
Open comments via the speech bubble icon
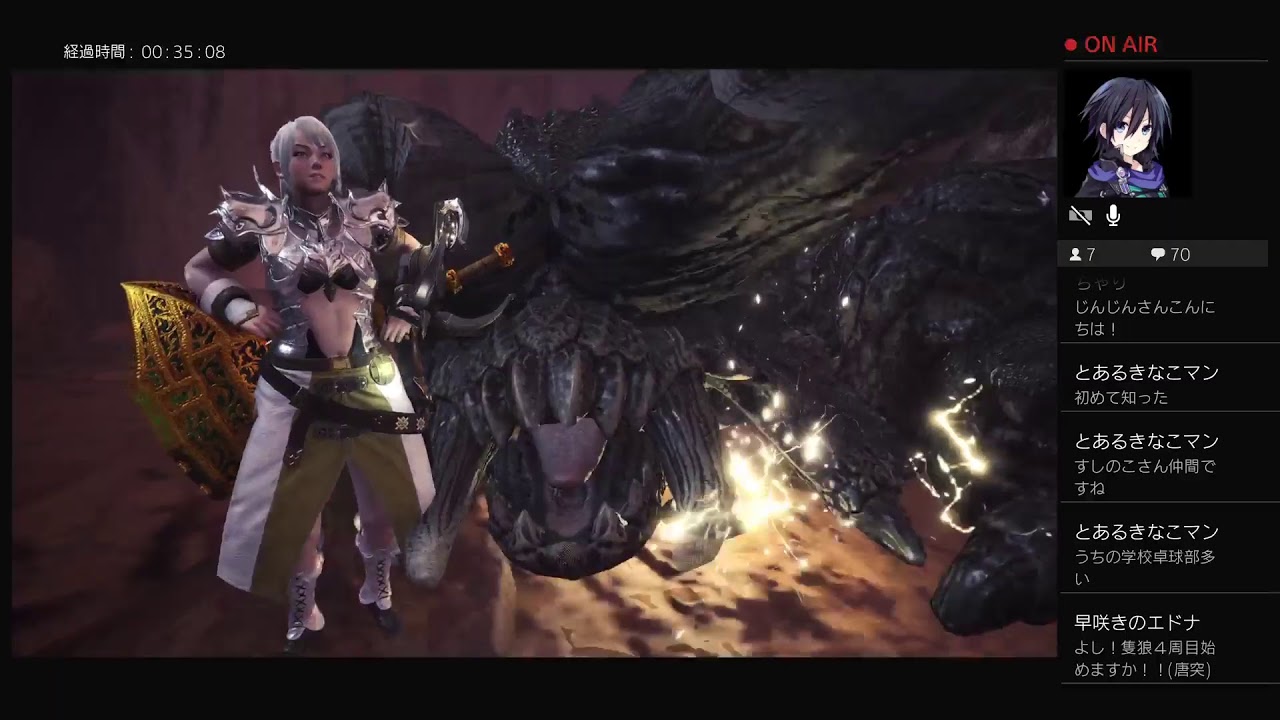point(1158,254)
